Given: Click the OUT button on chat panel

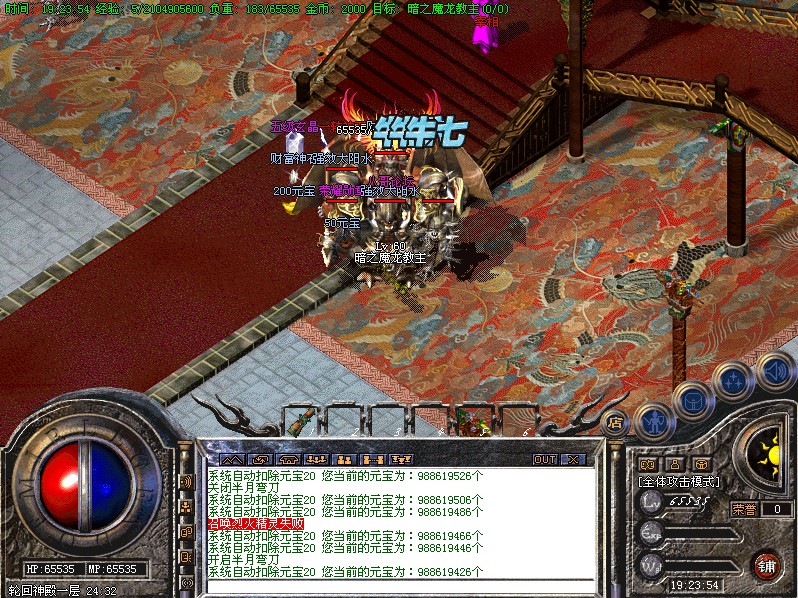Looking at the screenshot, I should [x=545, y=459].
